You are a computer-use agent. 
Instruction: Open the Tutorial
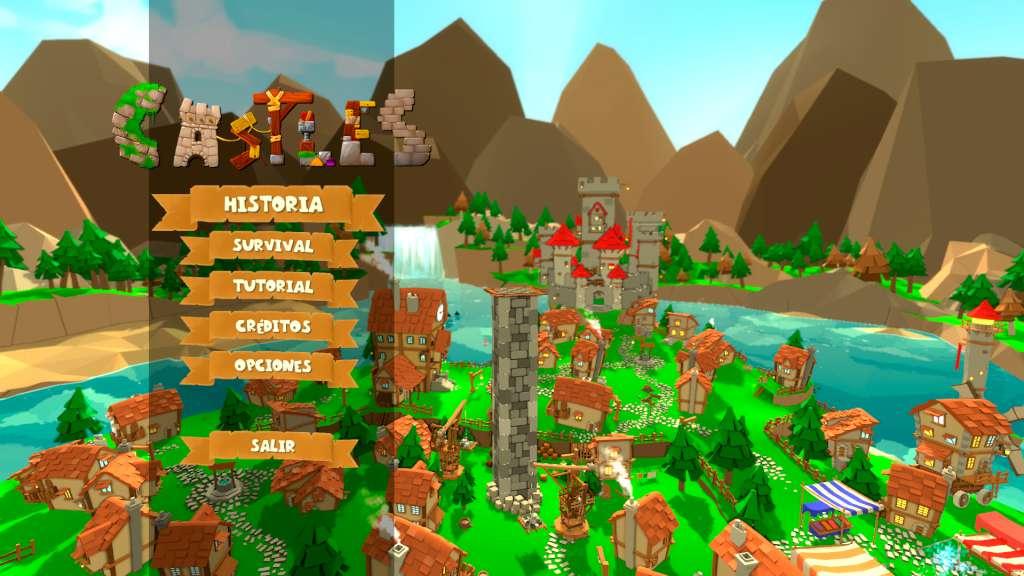click(x=272, y=286)
